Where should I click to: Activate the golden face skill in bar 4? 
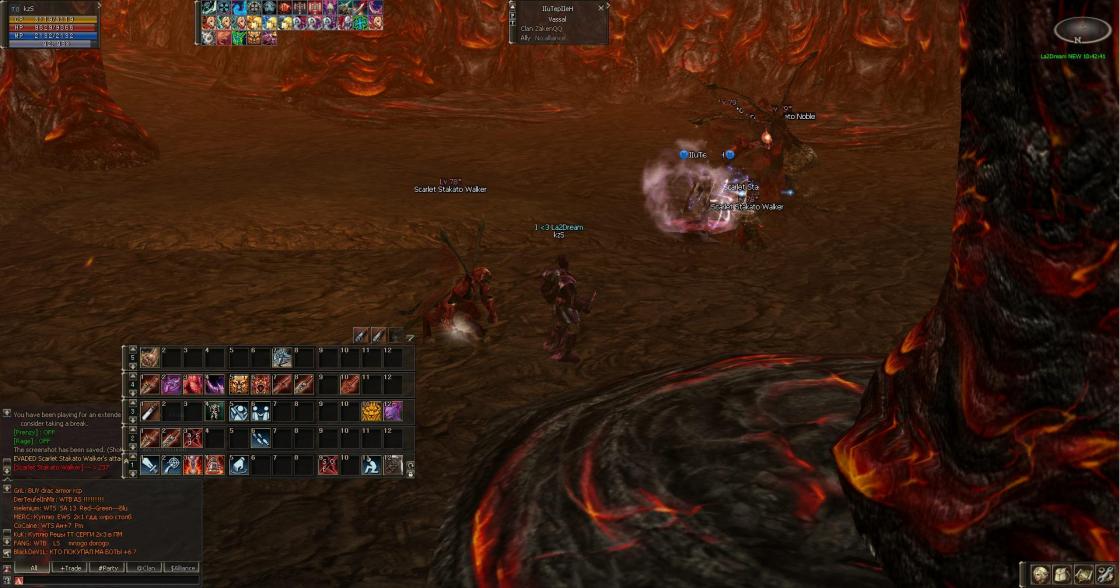[x=239, y=384]
